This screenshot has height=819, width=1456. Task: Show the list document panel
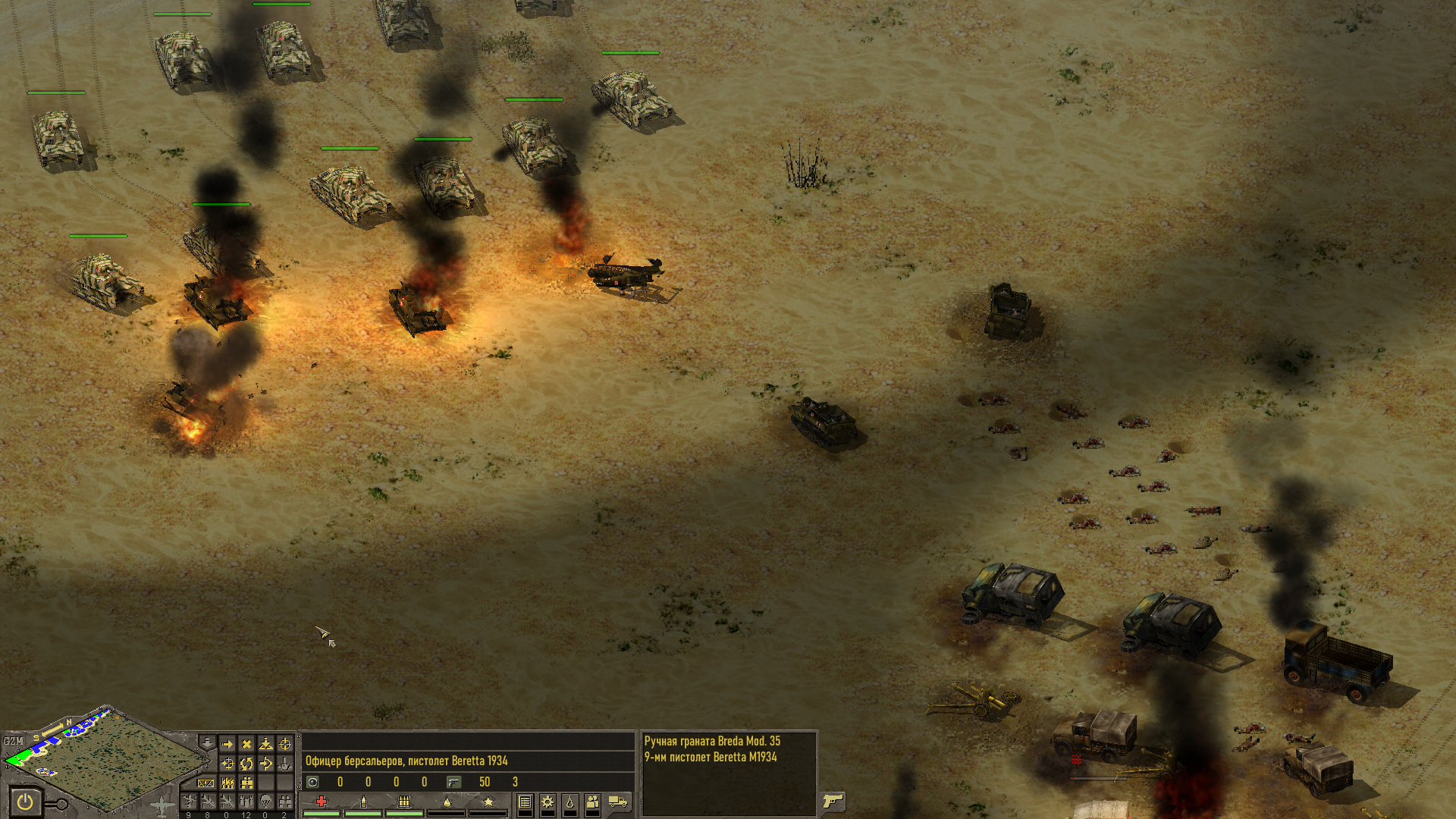[x=525, y=802]
